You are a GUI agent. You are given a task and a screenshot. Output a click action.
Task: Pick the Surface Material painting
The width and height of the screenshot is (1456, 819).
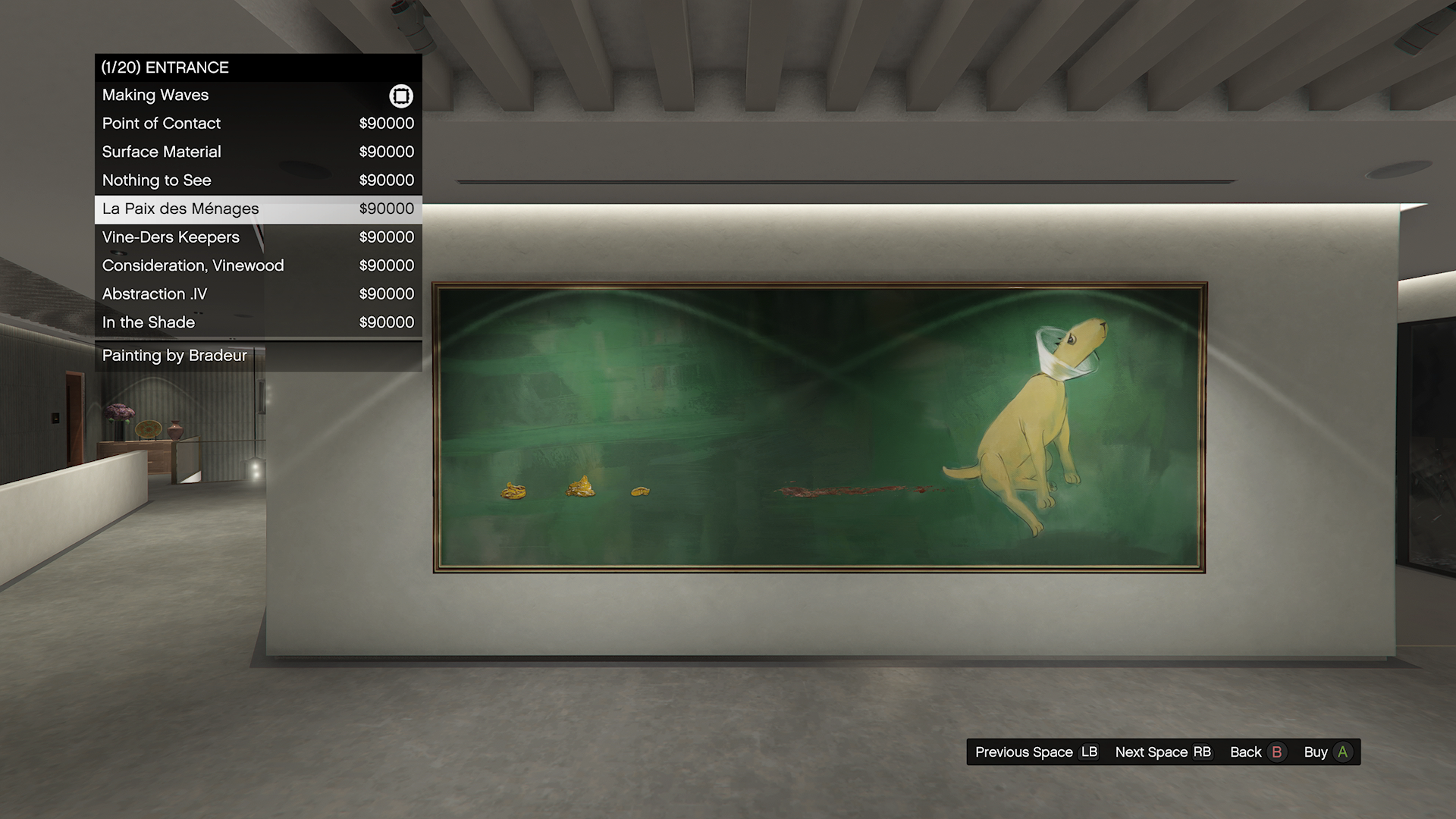(x=258, y=152)
